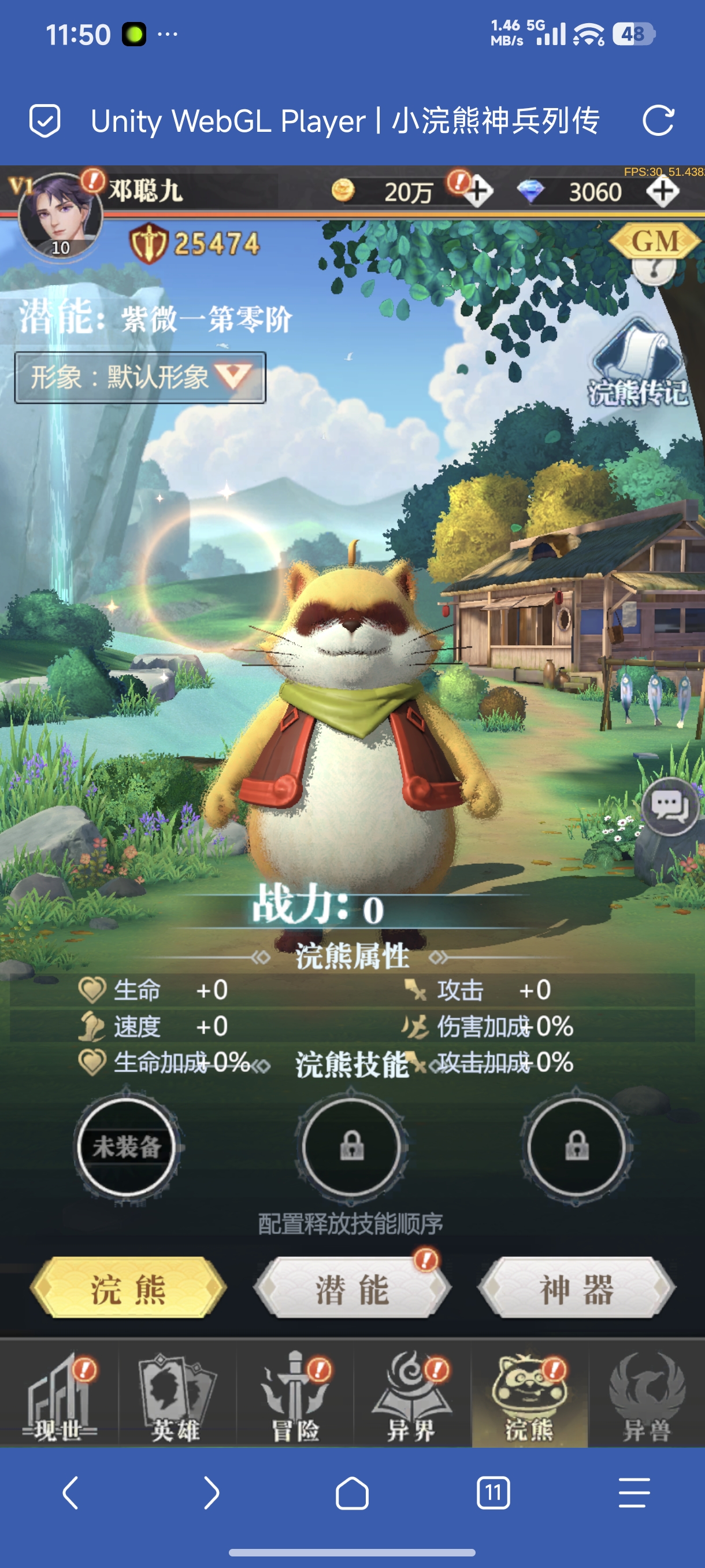Viewport: 705px width, 1568px height.
Task: Open the browser tabs switcher
Action: [493, 1492]
